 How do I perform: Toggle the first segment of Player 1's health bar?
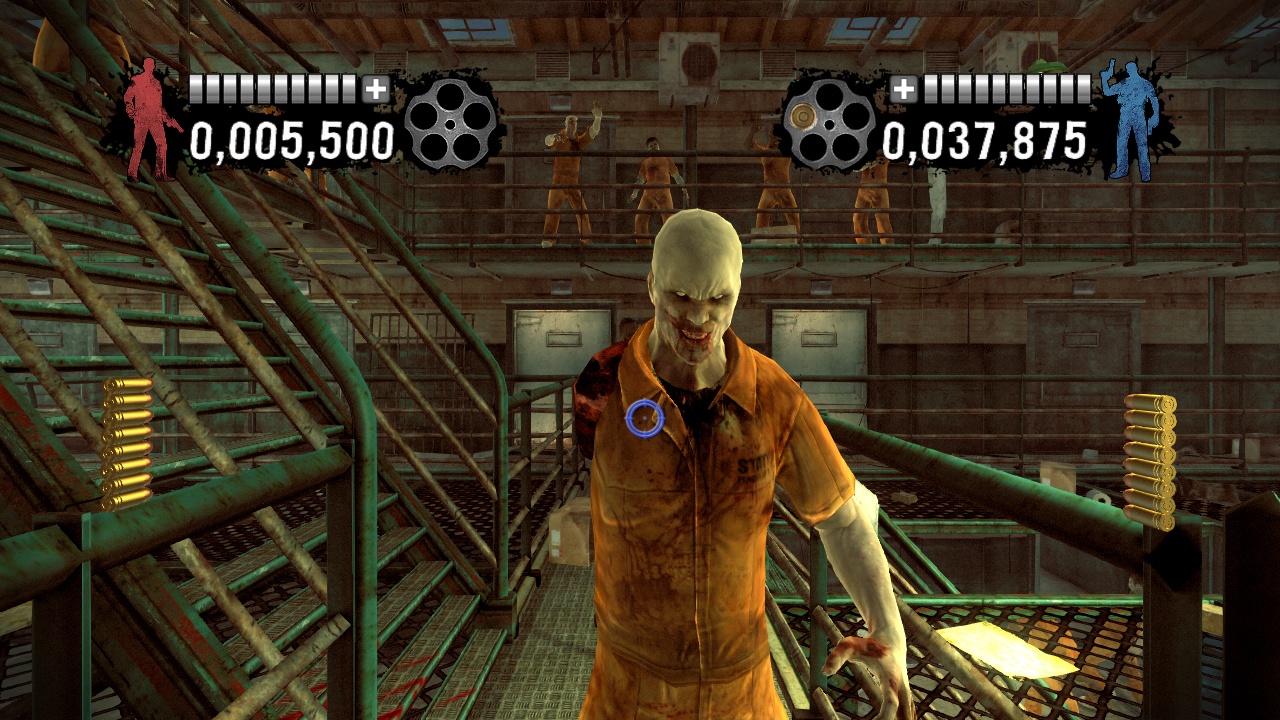click(198, 89)
